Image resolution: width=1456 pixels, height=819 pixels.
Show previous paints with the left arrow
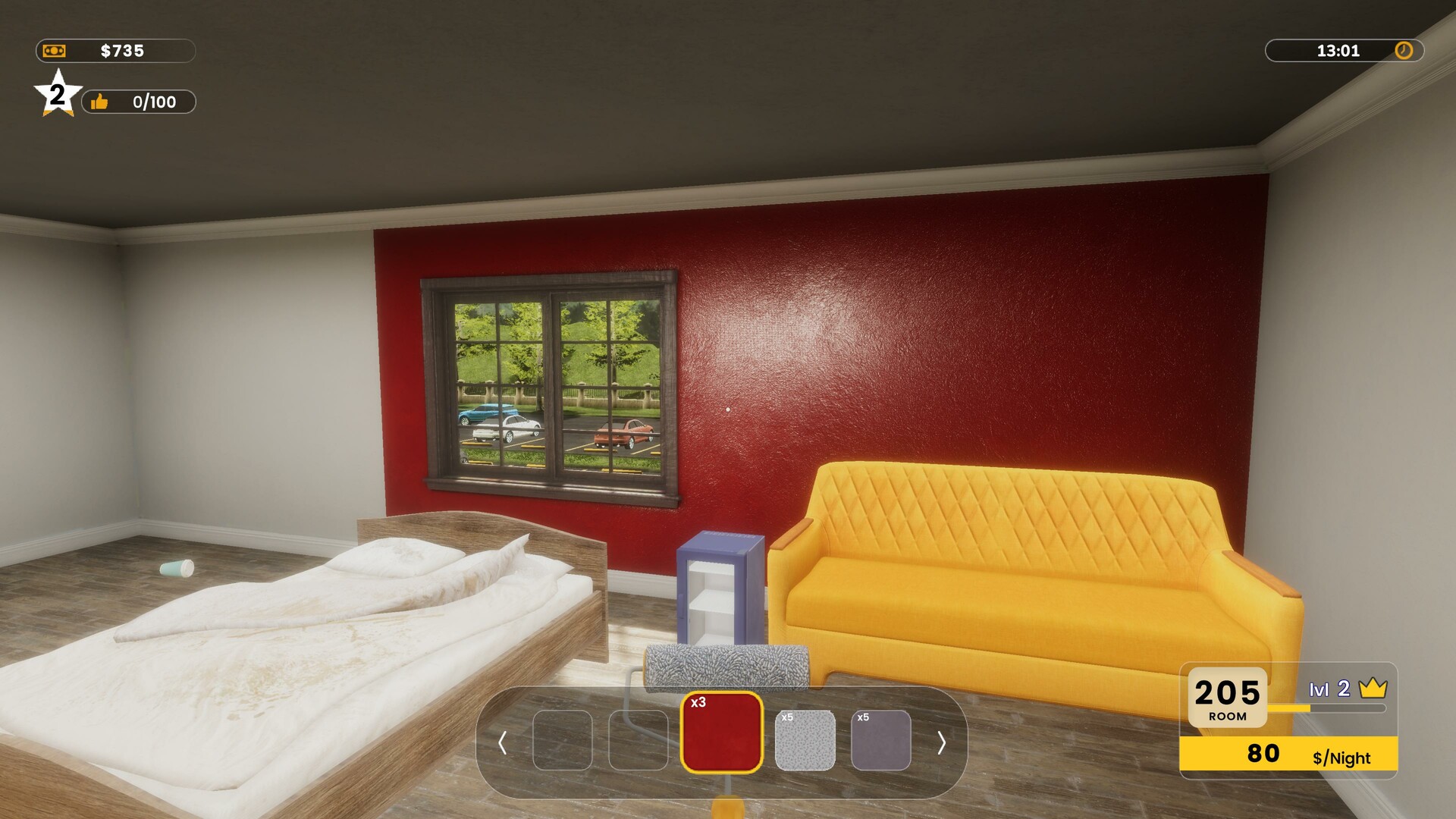[x=502, y=742]
